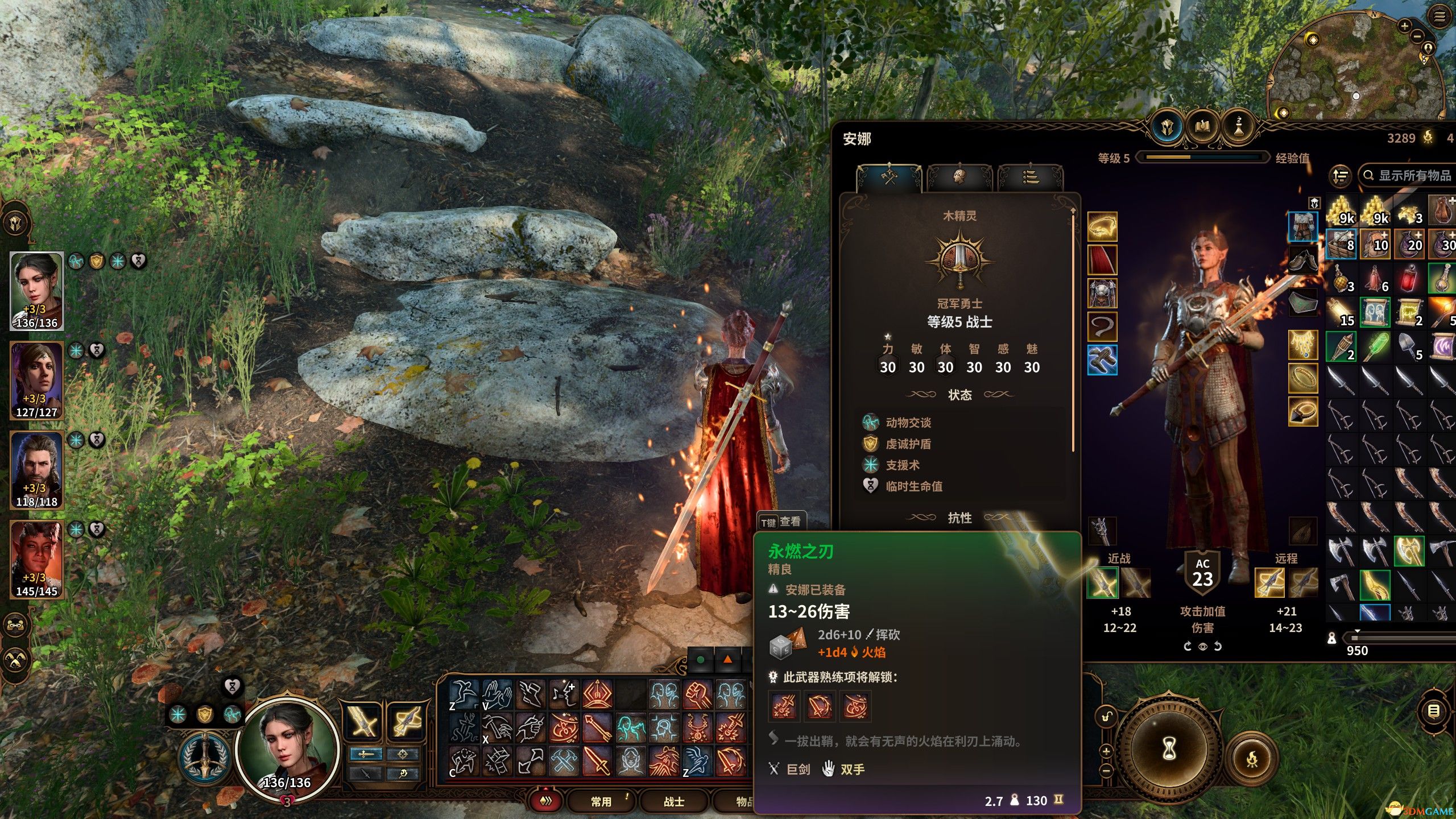Viewport: 1456px width, 819px height.
Task: Open the equipped helmet slot
Action: pos(1102,227)
